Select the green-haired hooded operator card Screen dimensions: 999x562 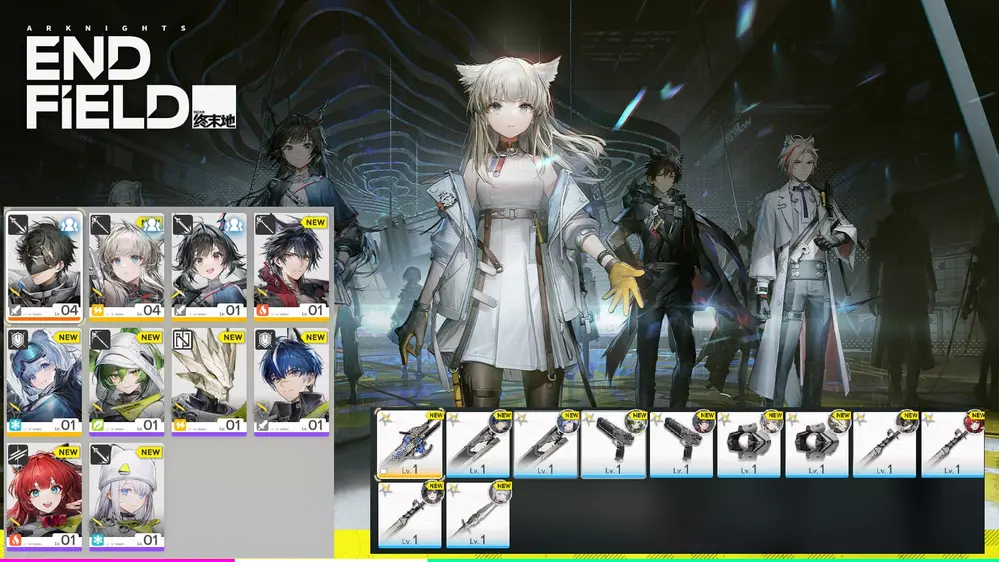click(126, 382)
